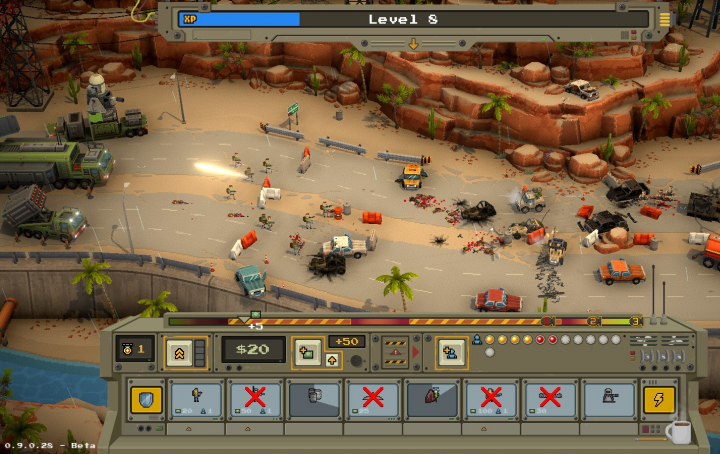Screen dimensions: 720x454
Task: Activate the blue shield ability button
Action: tap(146, 400)
